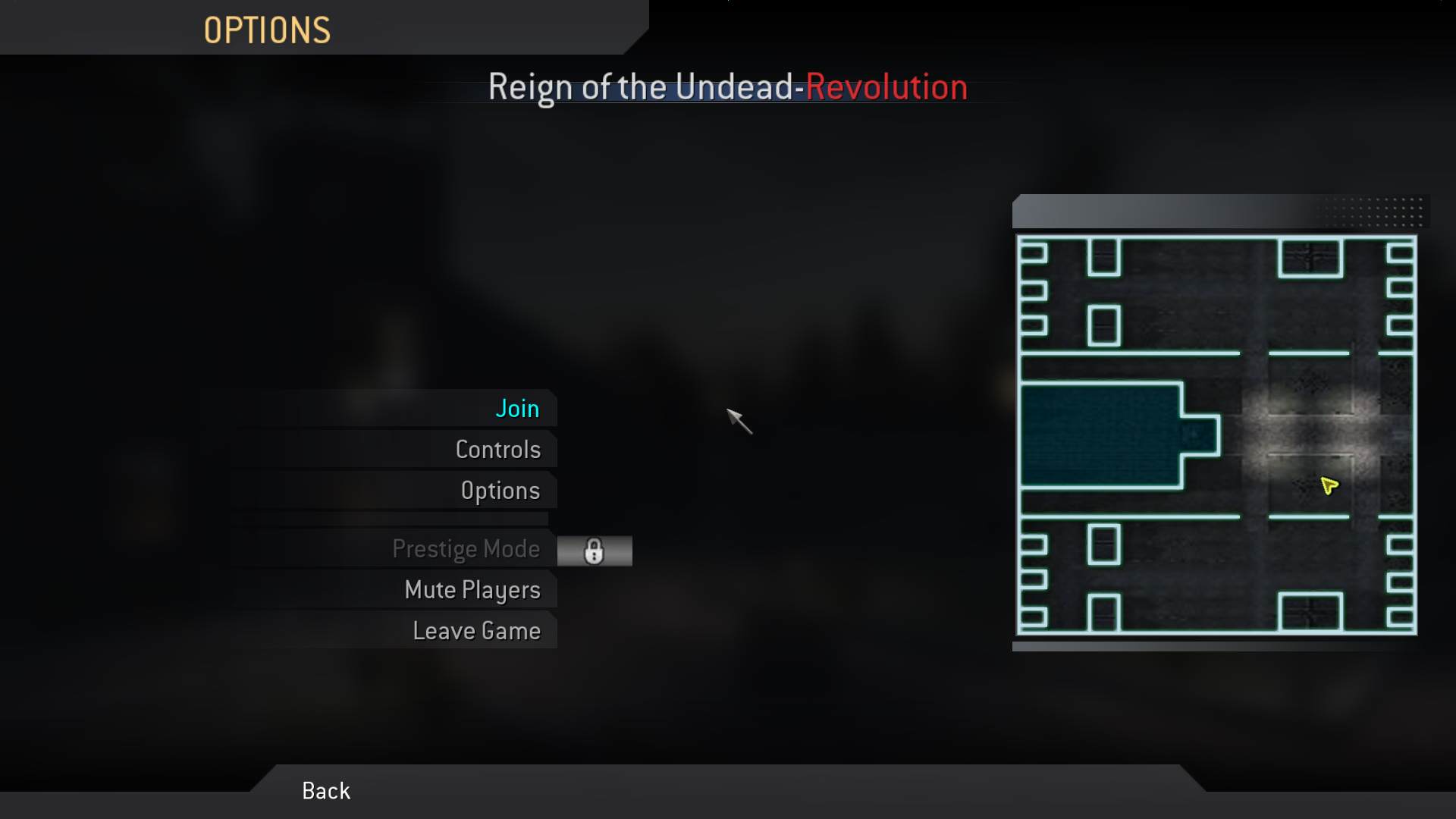Click the padlock icon beside Prestige Mode
This screenshot has width=1456, height=819.
(x=595, y=551)
